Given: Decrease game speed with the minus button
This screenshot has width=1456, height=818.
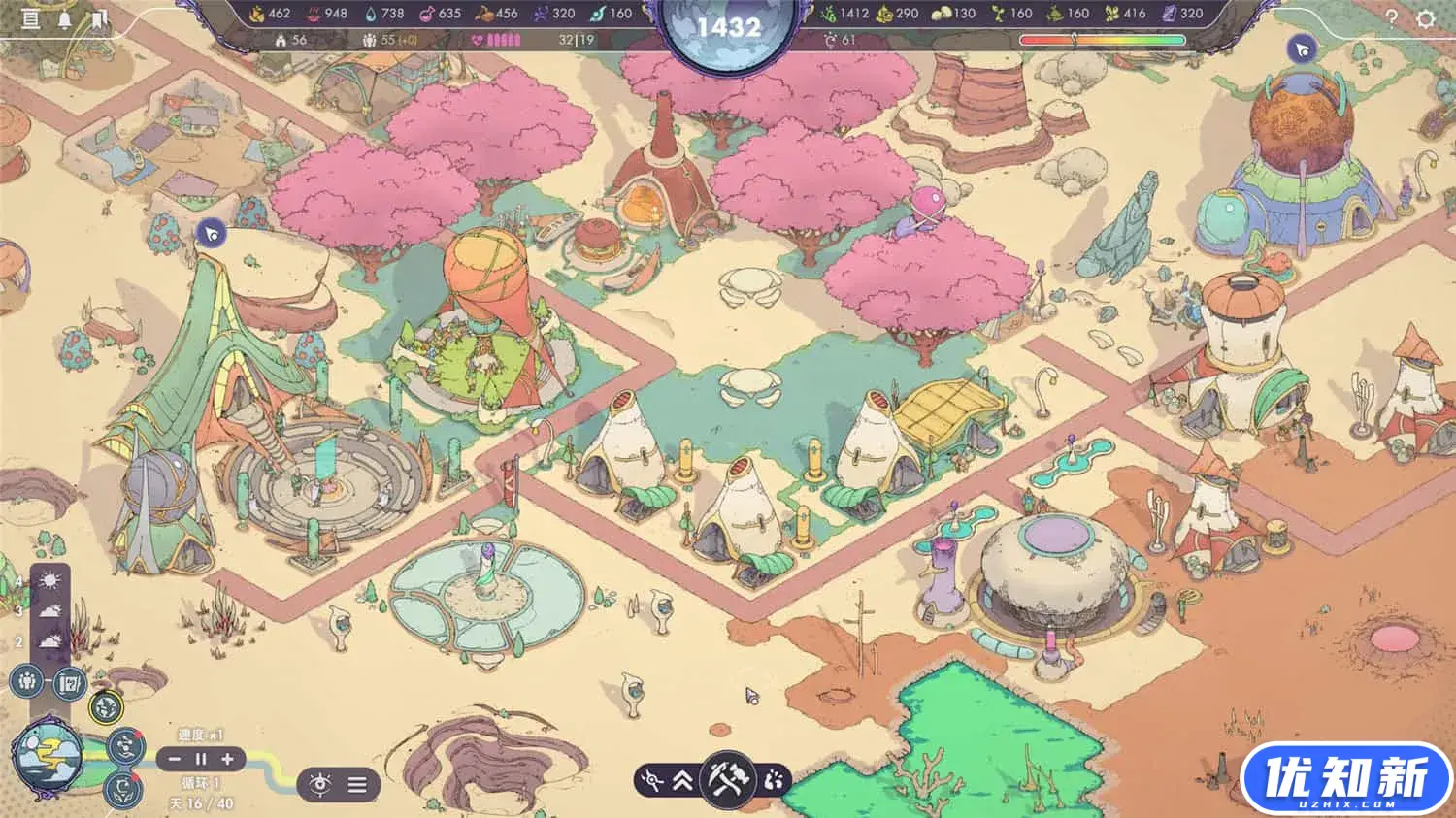Looking at the screenshot, I should click(175, 759).
